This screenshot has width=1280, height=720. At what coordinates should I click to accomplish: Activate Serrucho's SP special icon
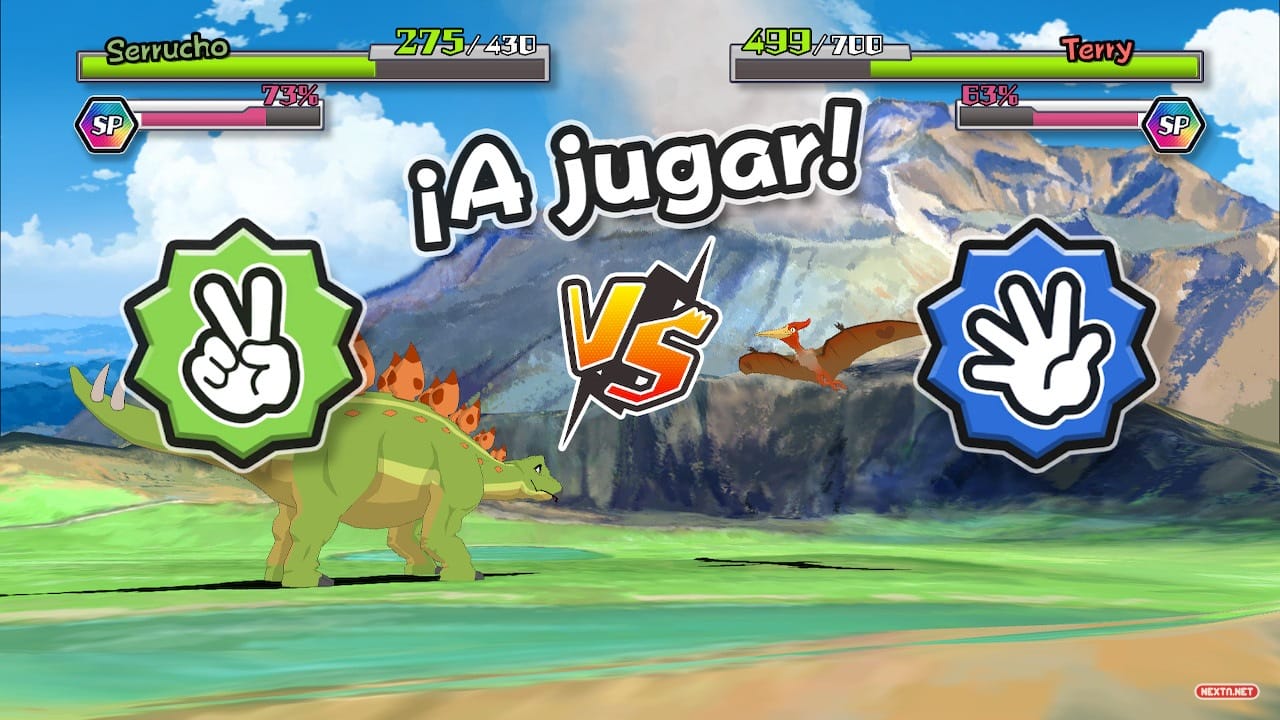point(106,125)
